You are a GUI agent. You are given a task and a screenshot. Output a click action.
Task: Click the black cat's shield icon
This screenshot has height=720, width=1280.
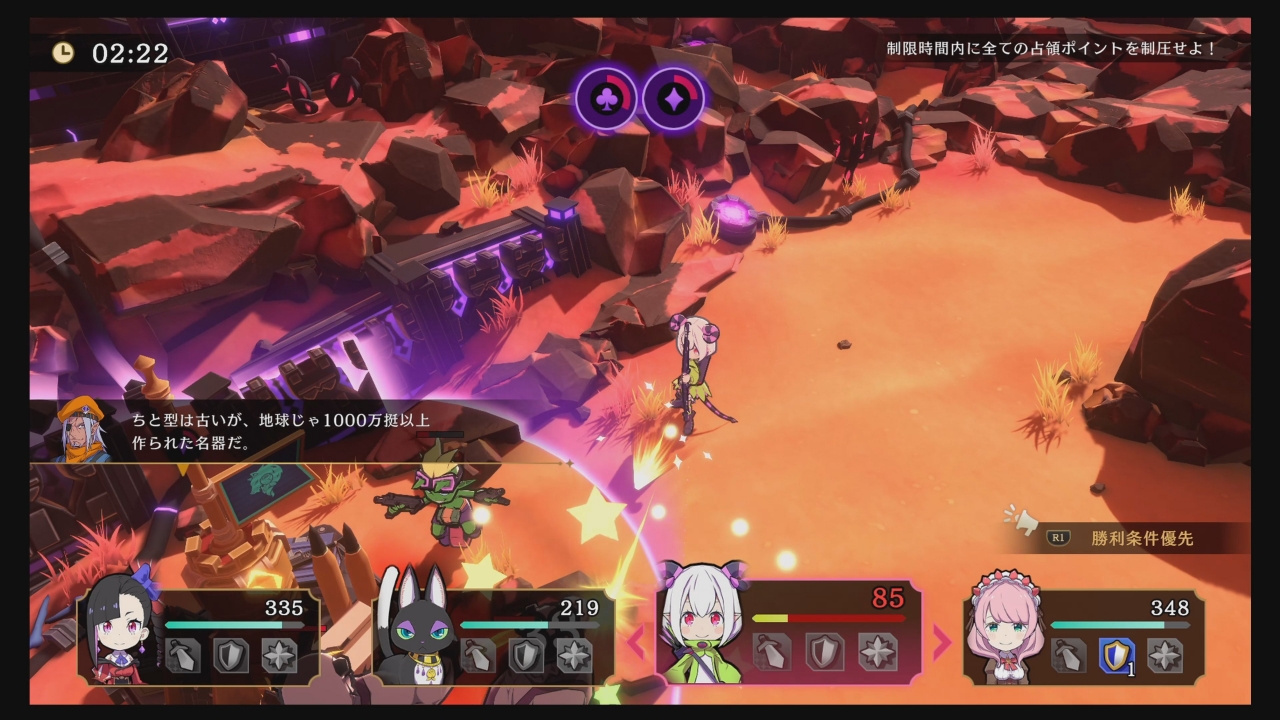click(x=526, y=656)
